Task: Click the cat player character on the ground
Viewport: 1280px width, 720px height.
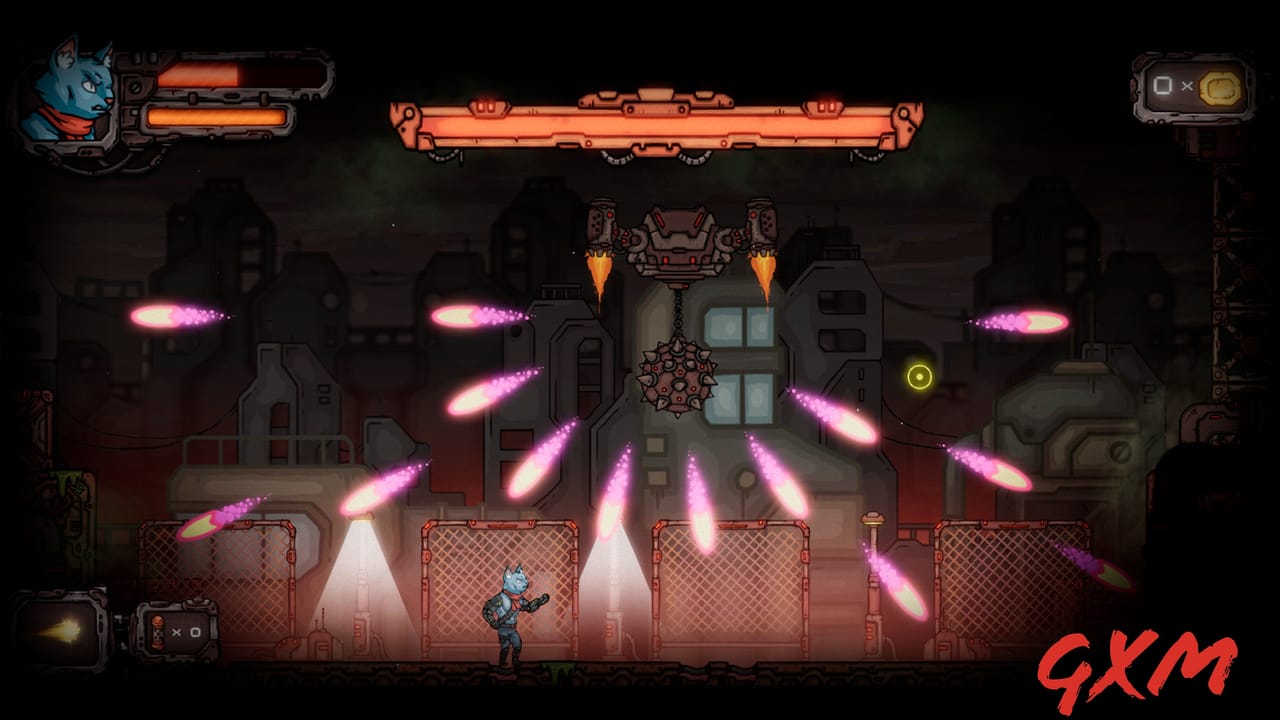Action: tap(510, 615)
